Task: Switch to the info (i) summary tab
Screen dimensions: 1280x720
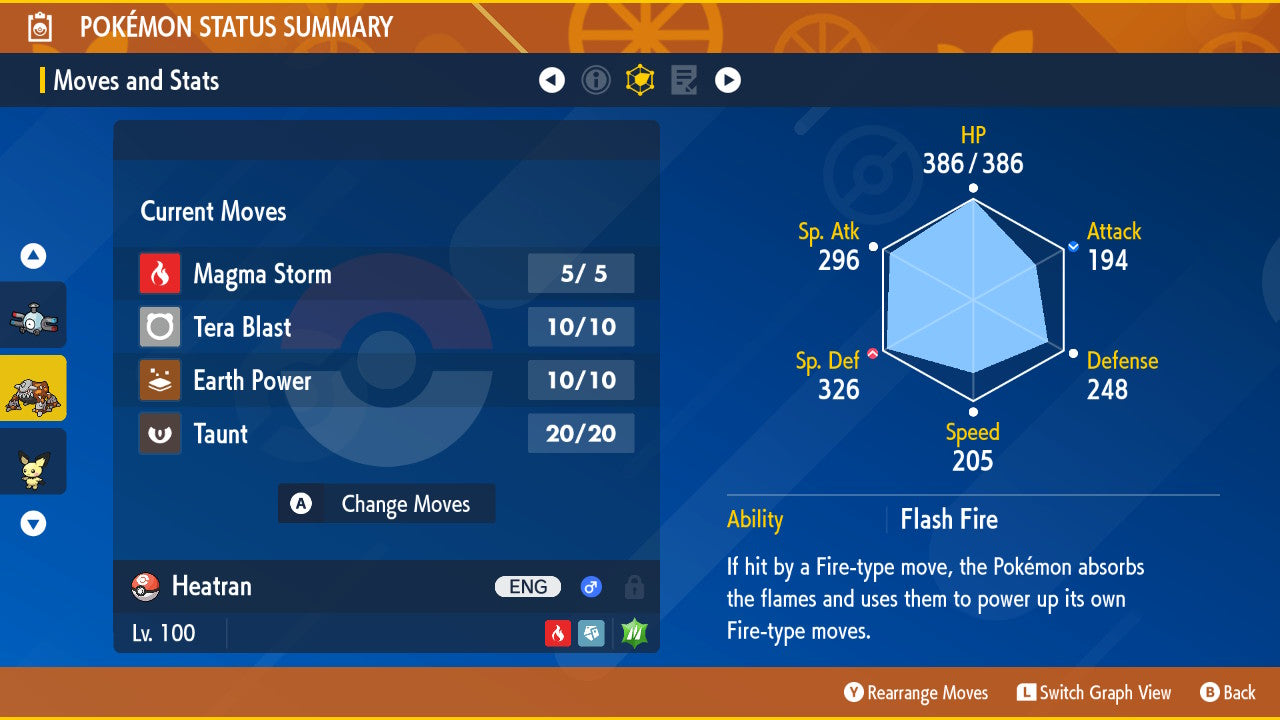Action: [596, 80]
